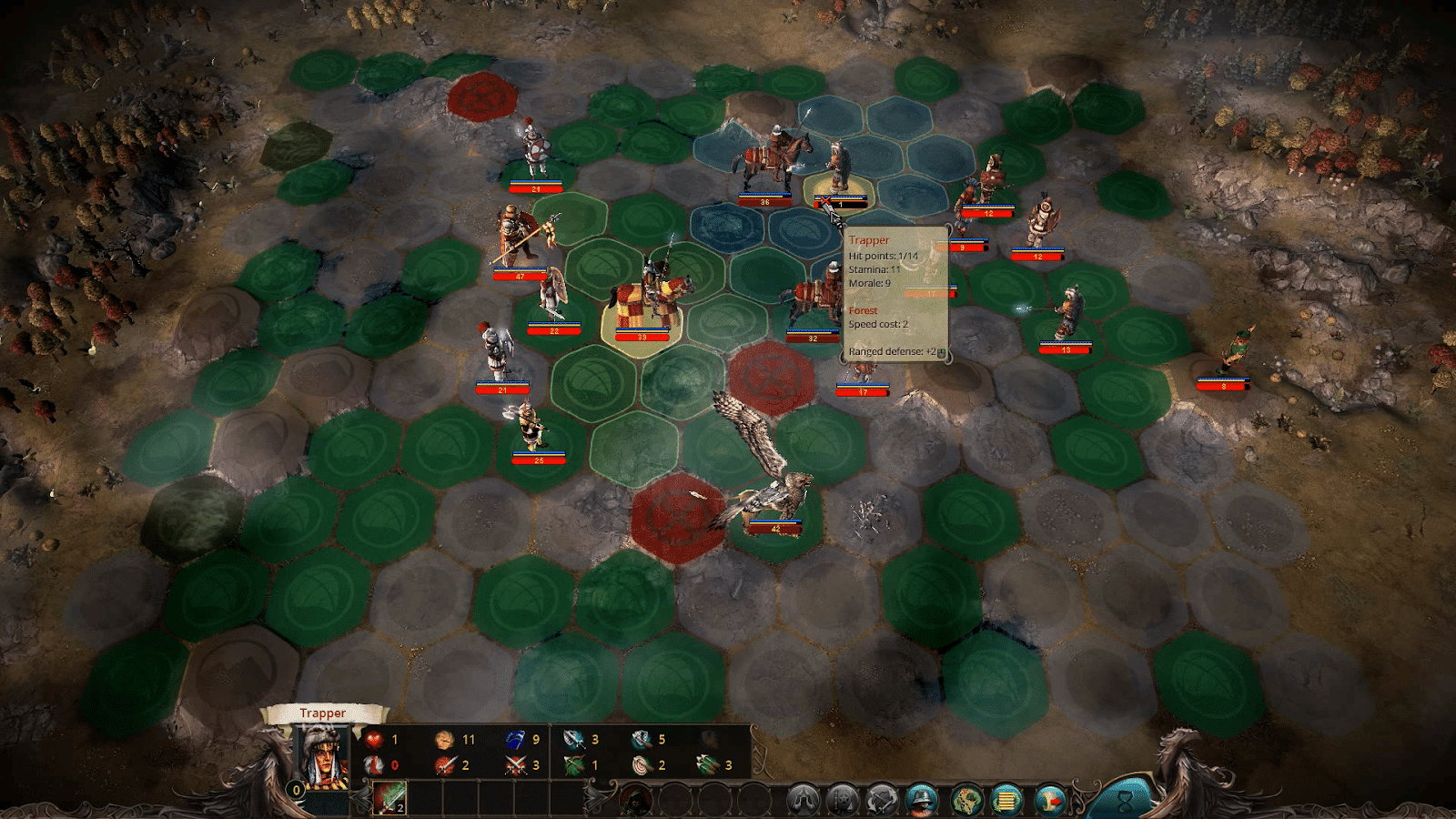Viewport: 1456px width, 819px height.
Task: Click the grey praying hands button
Action: coord(803,800)
